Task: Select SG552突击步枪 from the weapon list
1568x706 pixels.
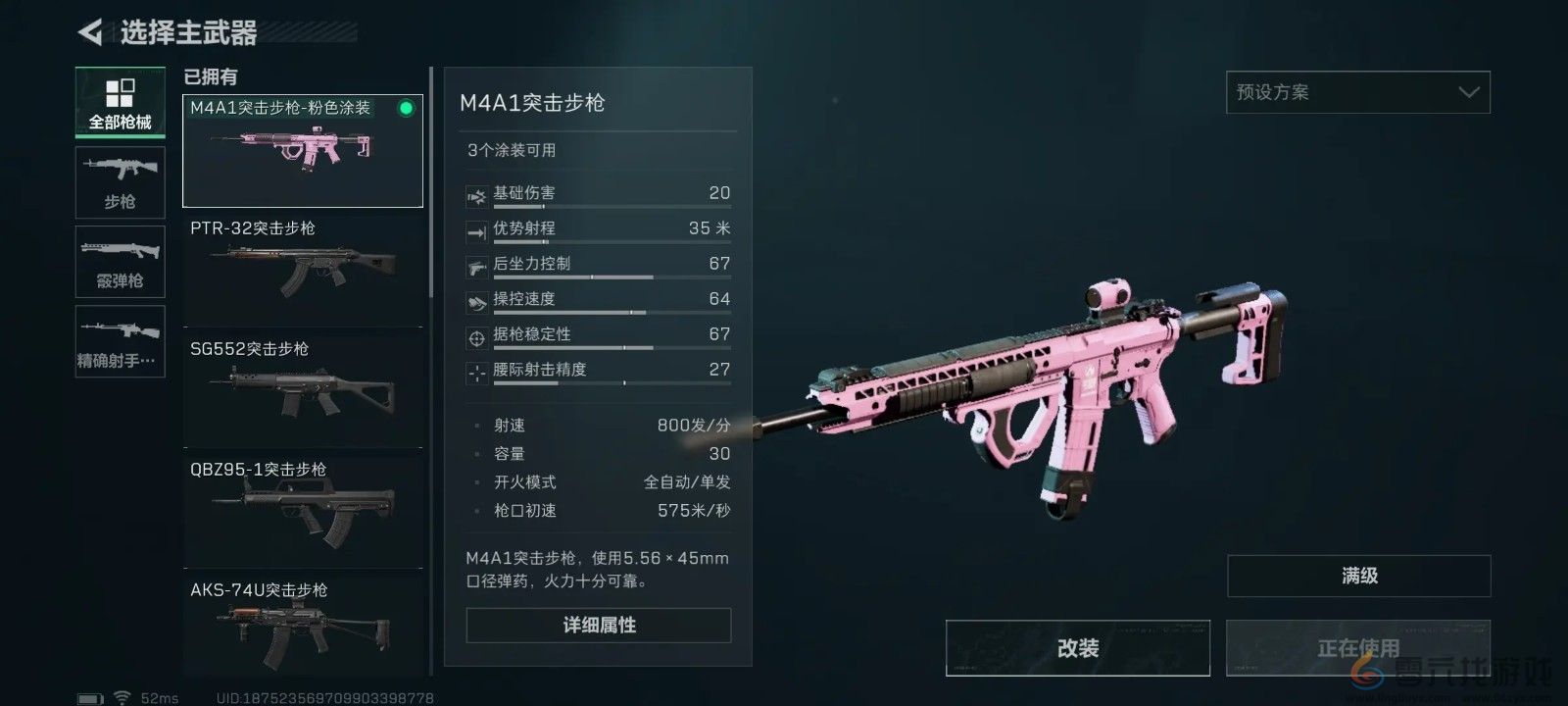Action: point(302,387)
